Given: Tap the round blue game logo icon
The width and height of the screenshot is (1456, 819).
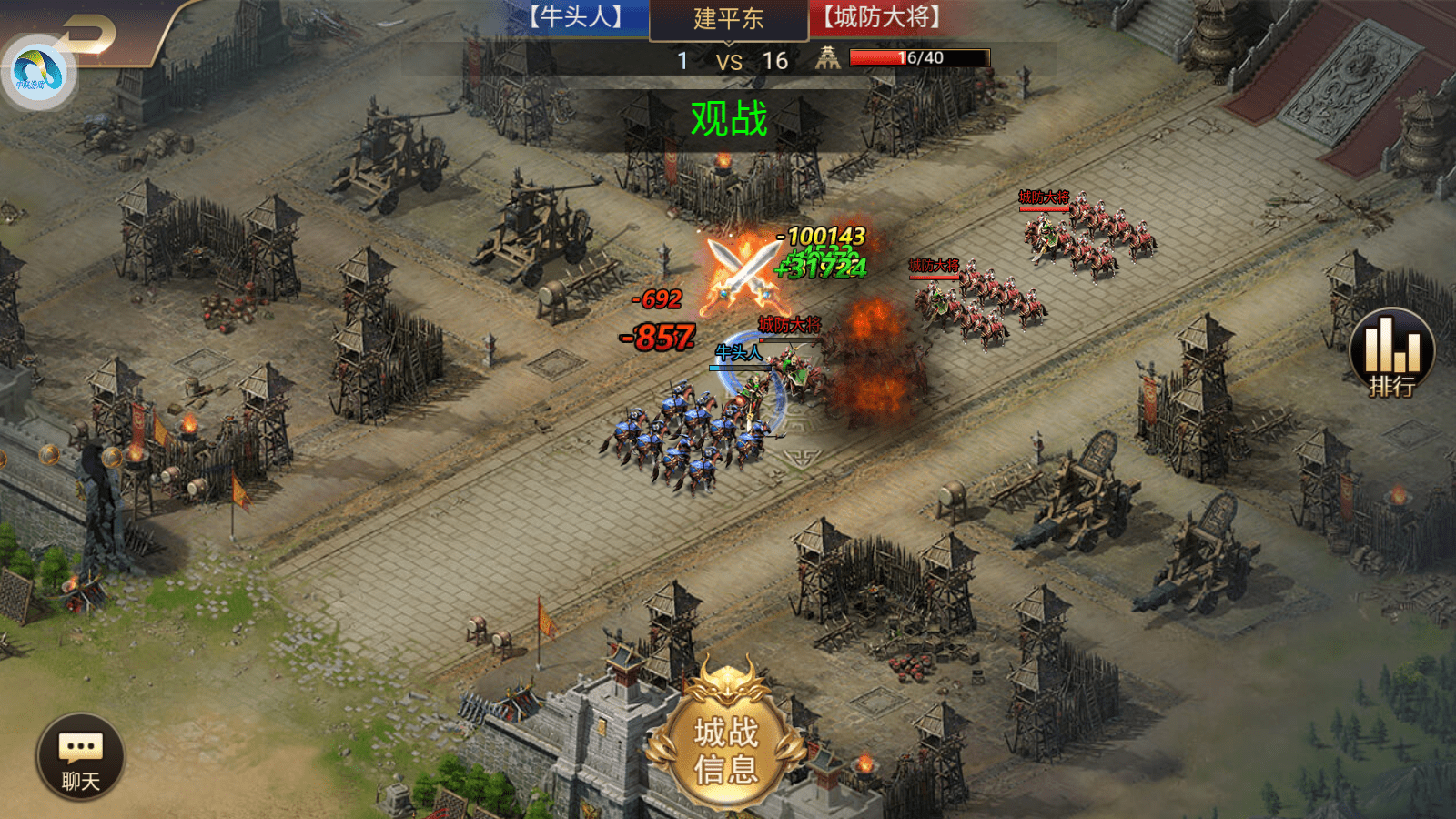Looking at the screenshot, I should coord(36,73).
